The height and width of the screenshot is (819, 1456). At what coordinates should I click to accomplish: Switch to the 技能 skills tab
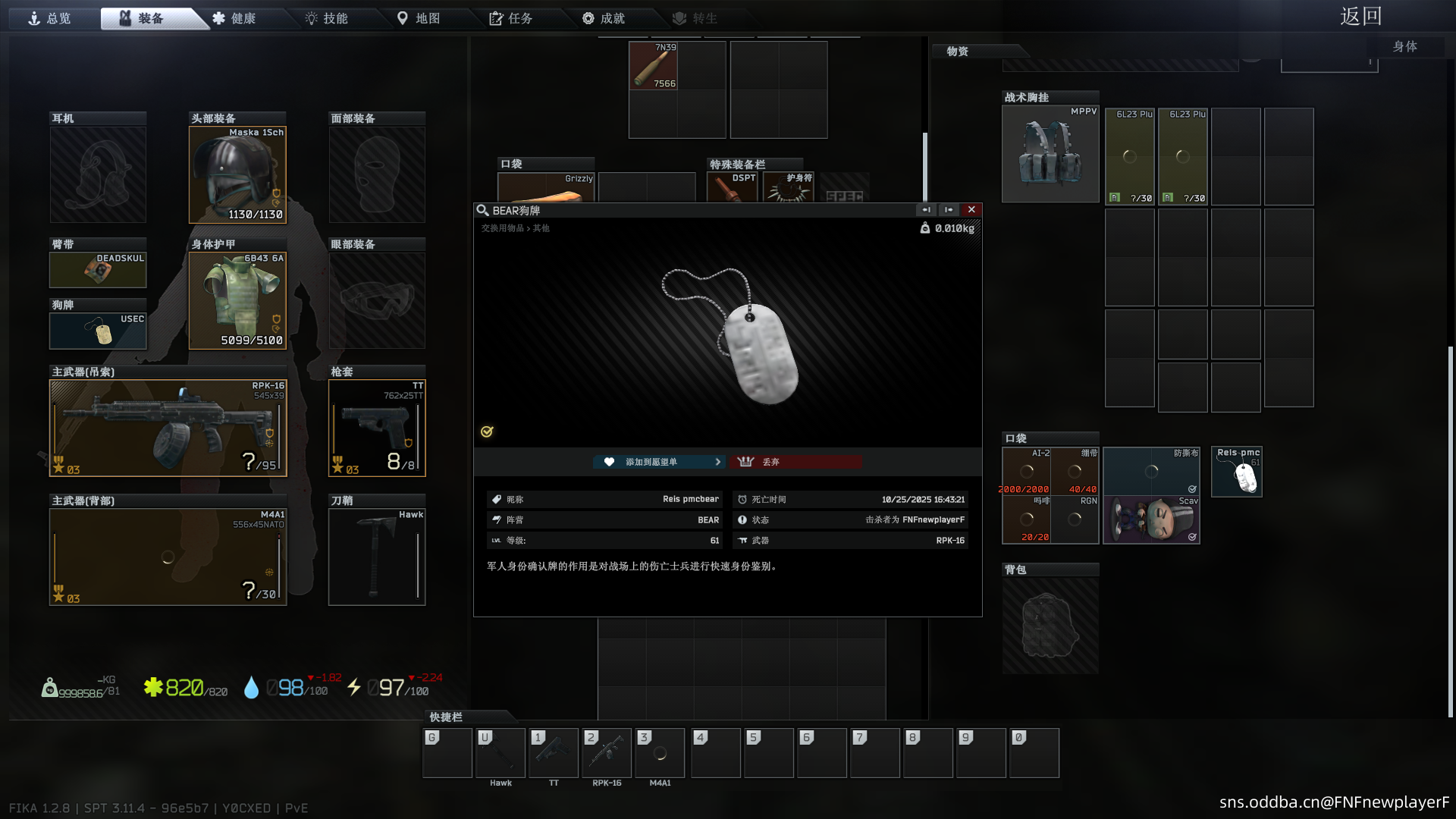click(327, 18)
